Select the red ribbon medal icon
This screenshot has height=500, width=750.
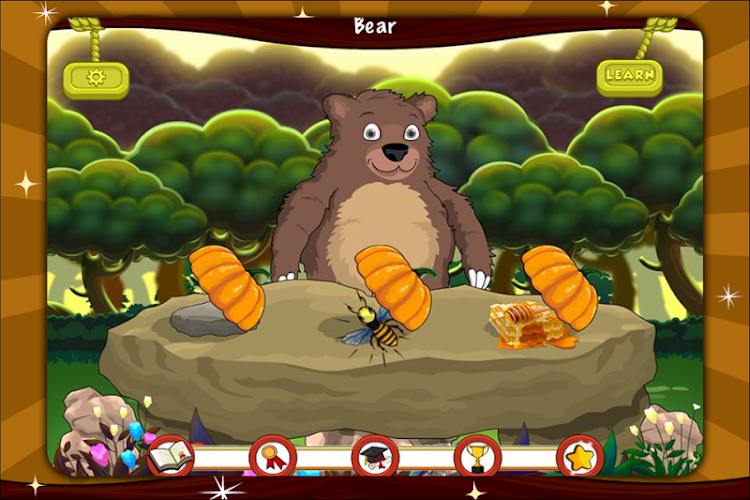[273, 457]
